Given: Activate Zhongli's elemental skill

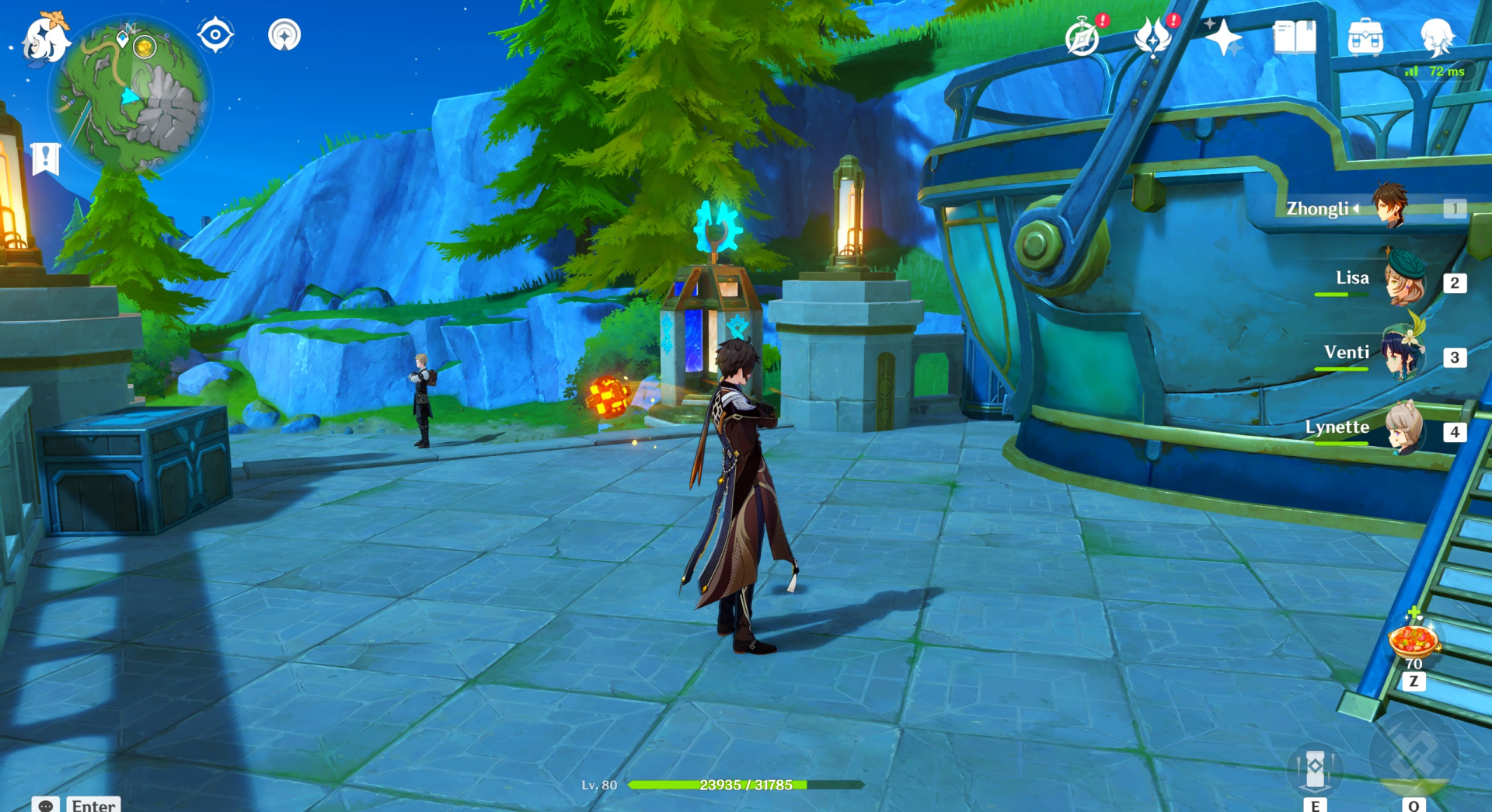Looking at the screenshot, I should coord(1315,768).
